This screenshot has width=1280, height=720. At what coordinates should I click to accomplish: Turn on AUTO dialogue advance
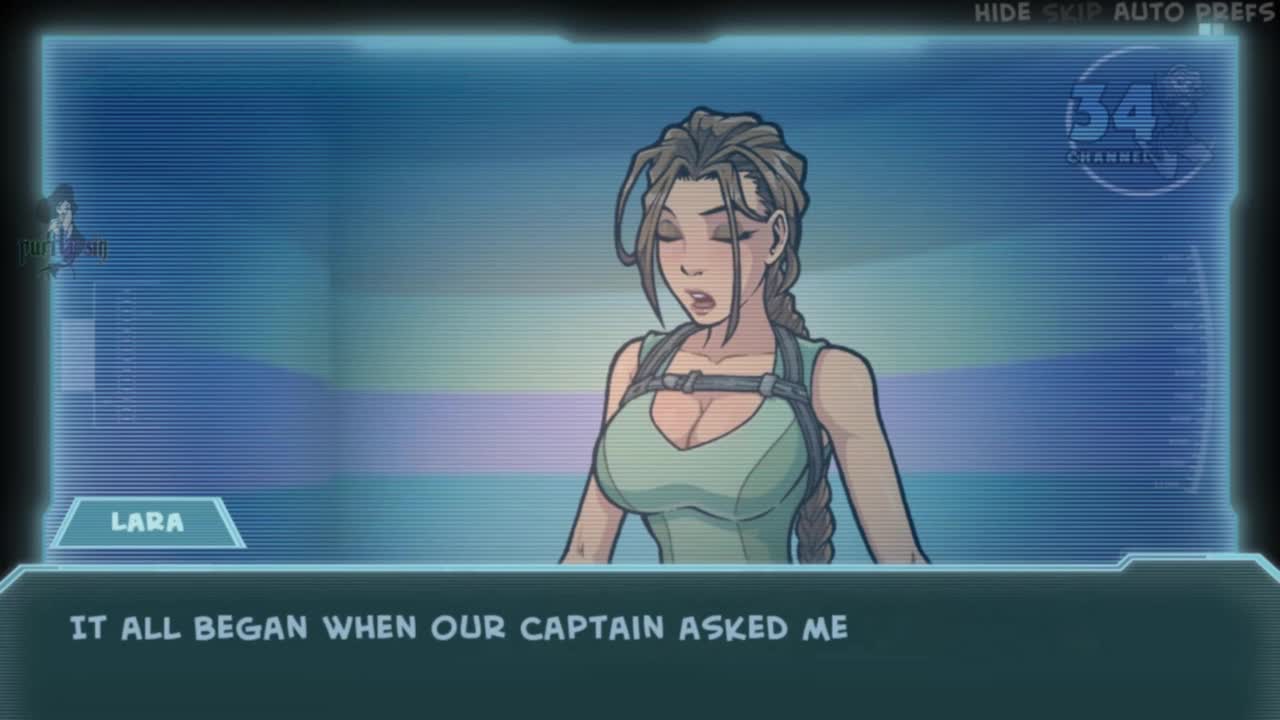[x=1148, y=13]
